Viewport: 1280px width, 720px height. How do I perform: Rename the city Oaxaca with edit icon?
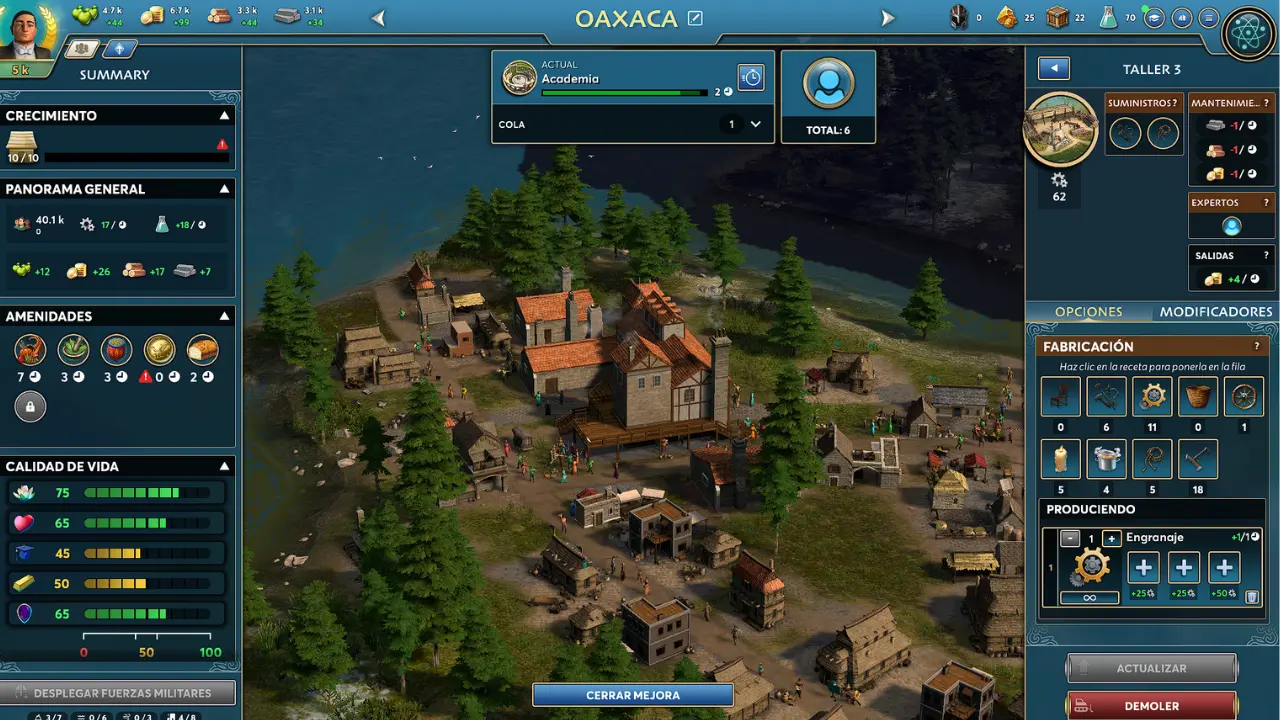pyautogui.click(x=695, y=18)
